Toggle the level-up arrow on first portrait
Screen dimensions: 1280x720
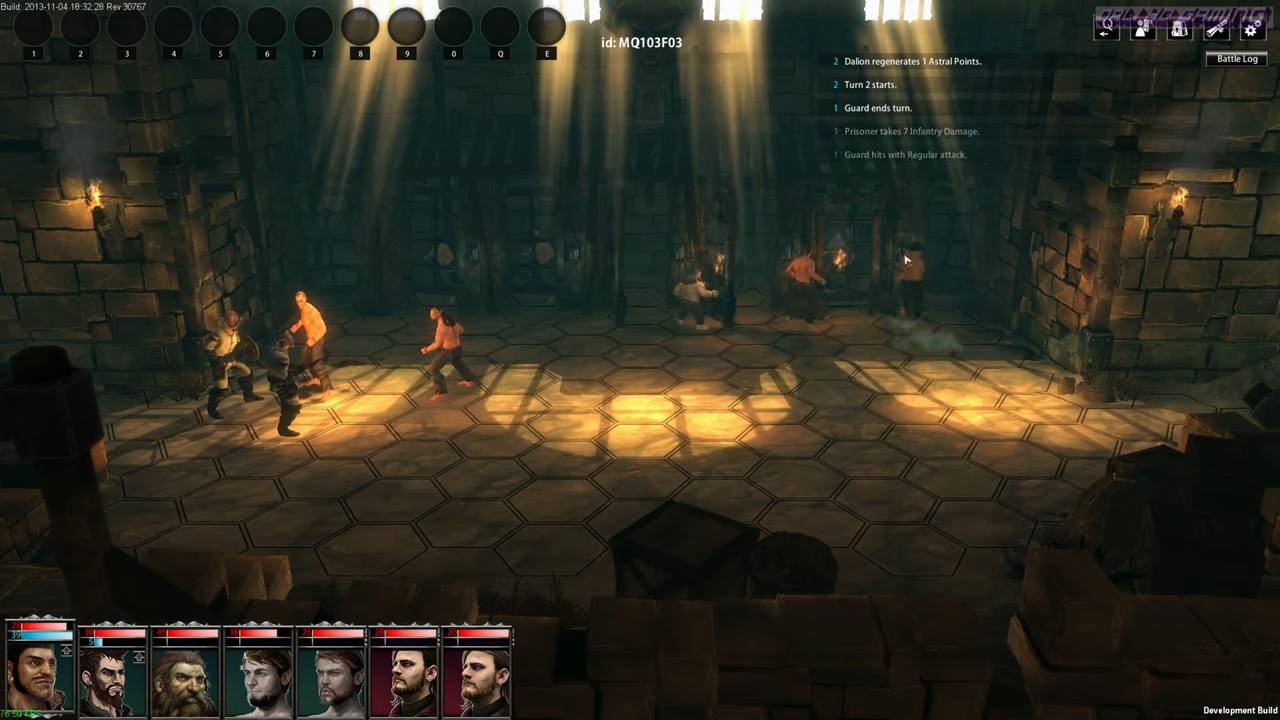tap(66, 650)
